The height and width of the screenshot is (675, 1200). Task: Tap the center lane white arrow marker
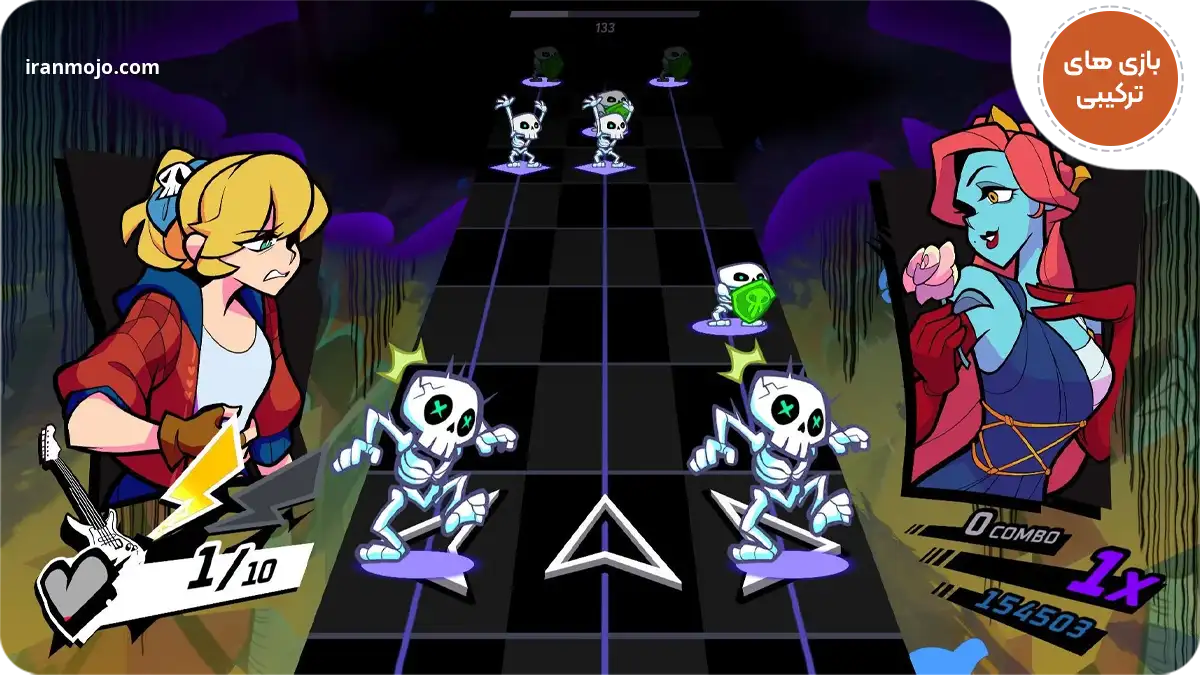pos(598,541)
